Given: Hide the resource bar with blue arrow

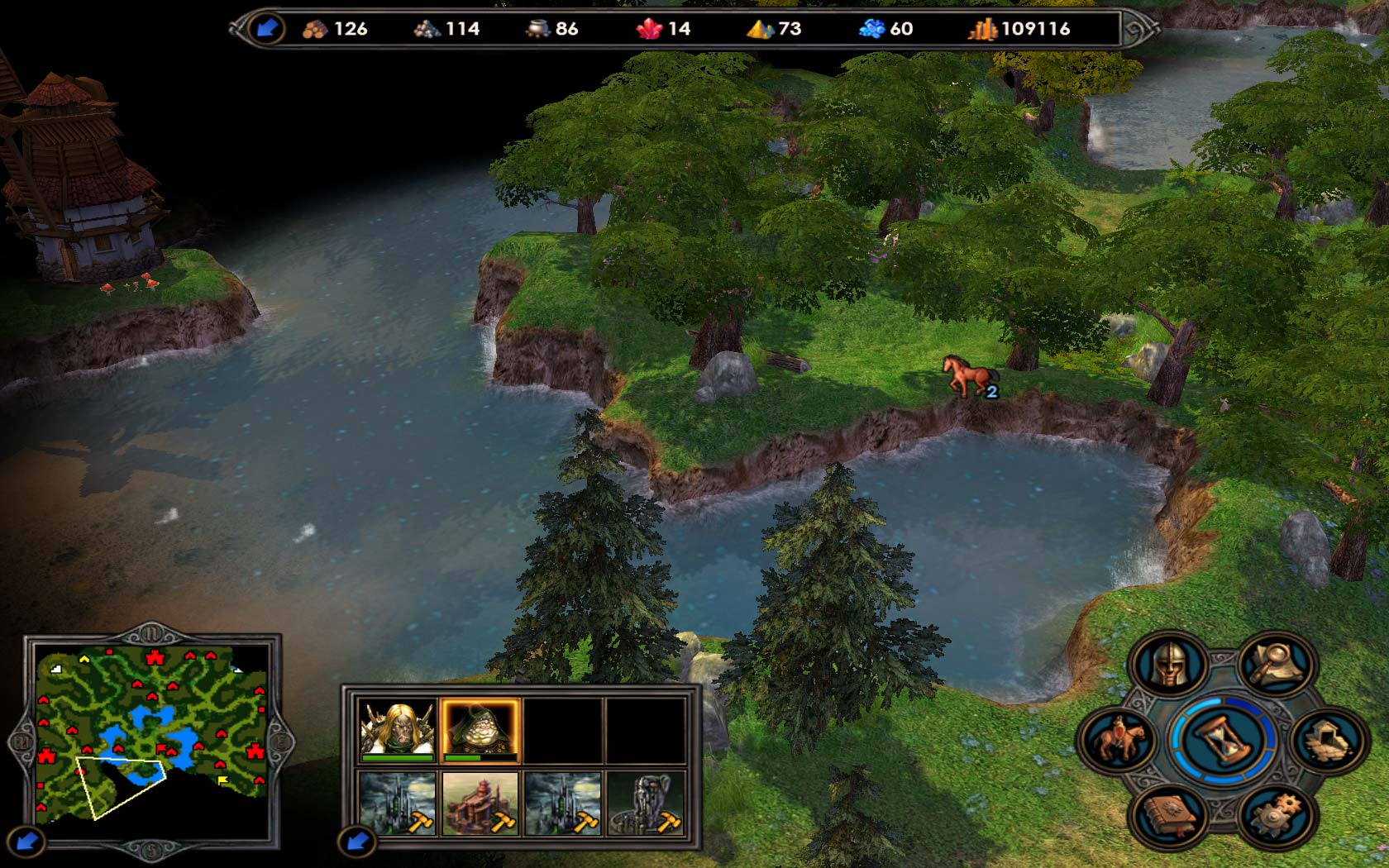Looking at the screenshot, I should (x=266, y=29).
